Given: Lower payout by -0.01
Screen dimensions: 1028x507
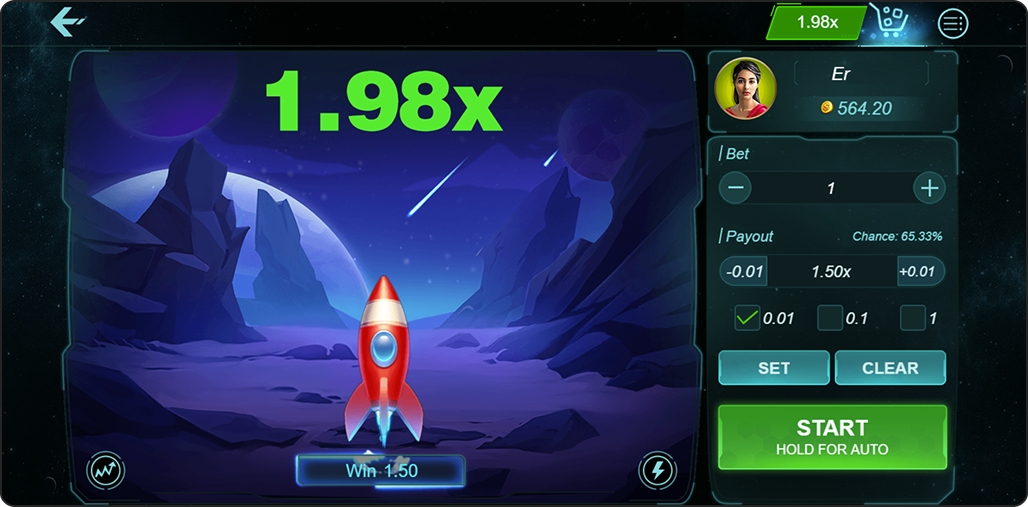Looking at the screenshot, I should [745, 272].
